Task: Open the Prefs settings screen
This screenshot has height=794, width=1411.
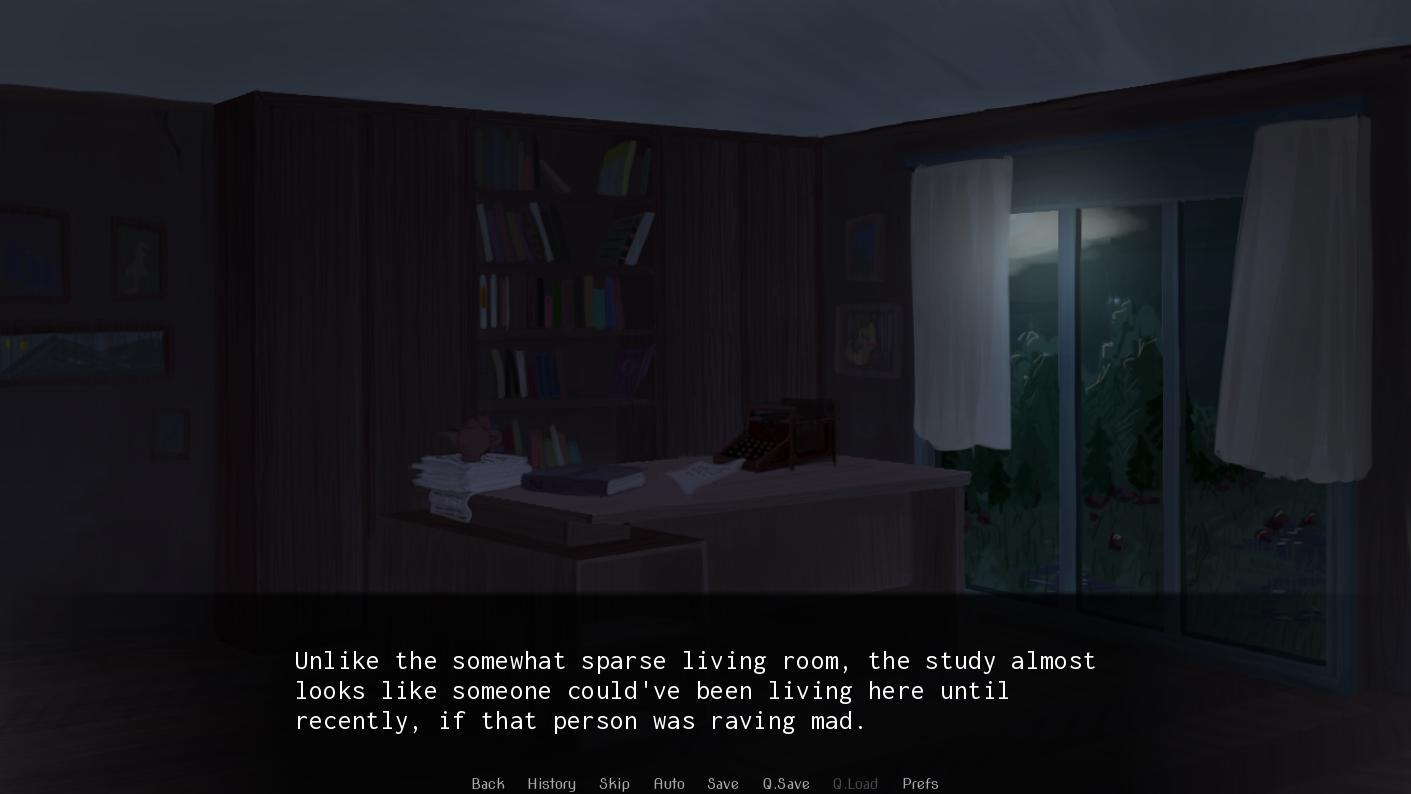Action: [x=920, y=784]
